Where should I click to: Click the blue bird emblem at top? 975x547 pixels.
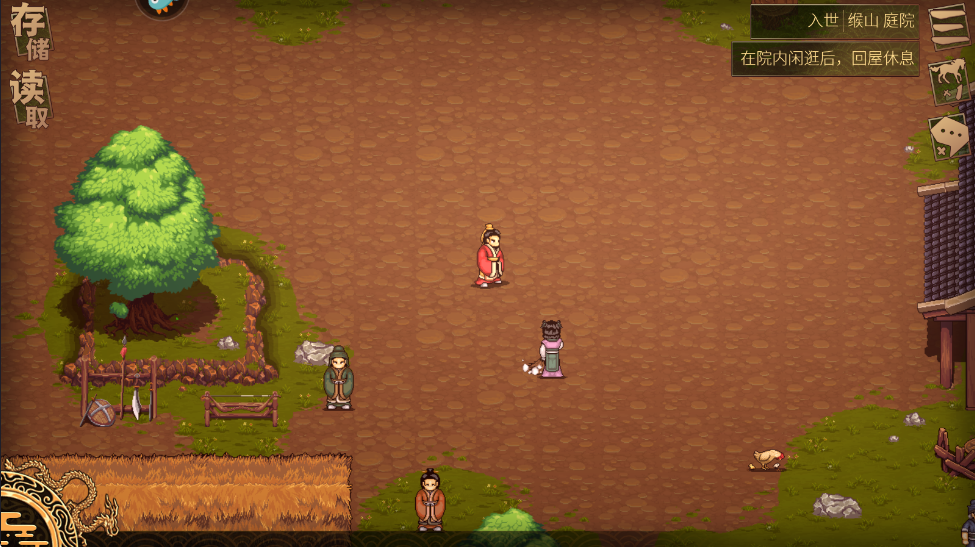tap(160, 6)
